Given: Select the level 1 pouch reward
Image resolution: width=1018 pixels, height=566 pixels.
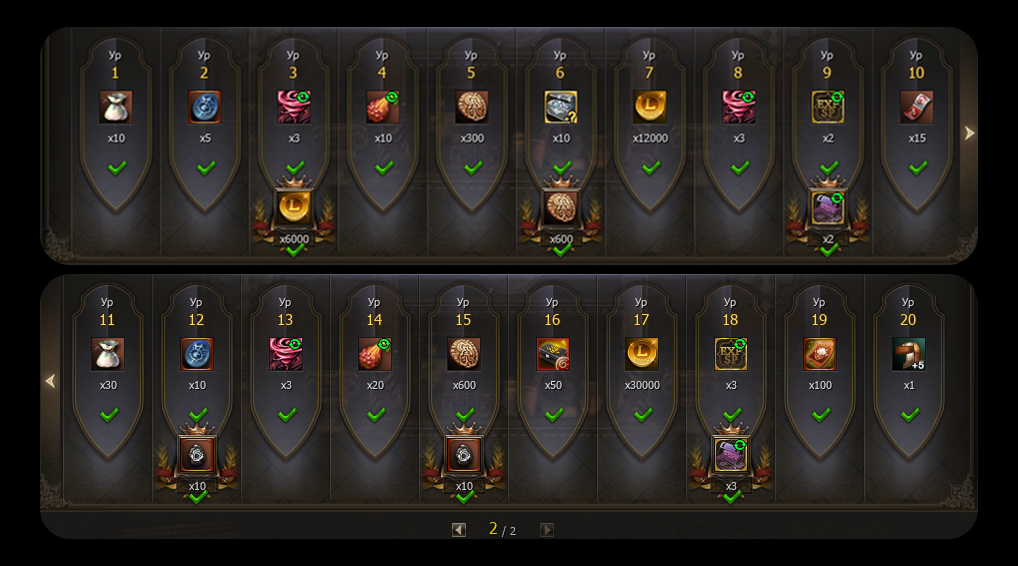Looking at the screenshot, I should [115, 107].
